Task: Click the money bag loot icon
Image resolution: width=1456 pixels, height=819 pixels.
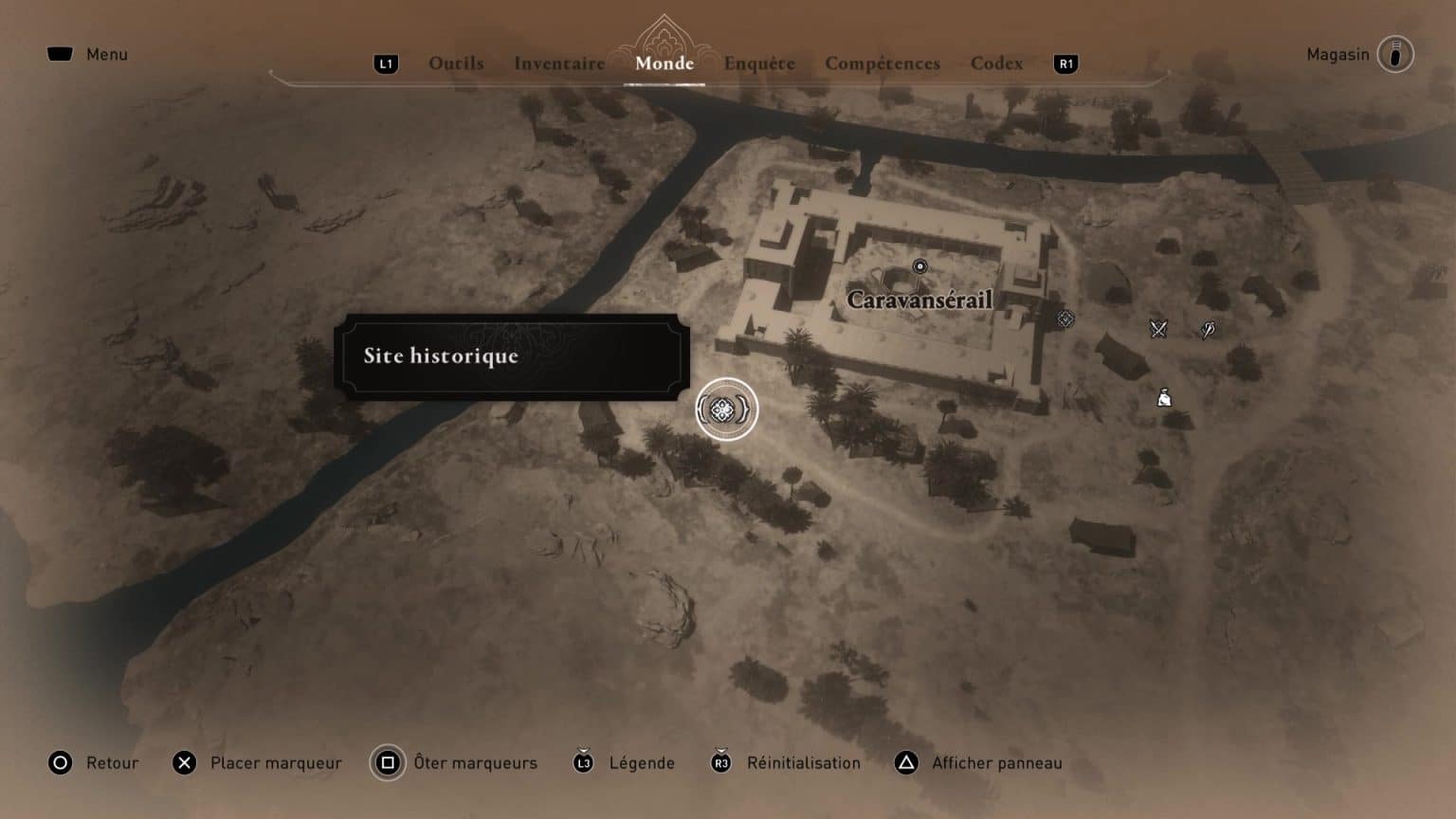Action: [1163, 397]
